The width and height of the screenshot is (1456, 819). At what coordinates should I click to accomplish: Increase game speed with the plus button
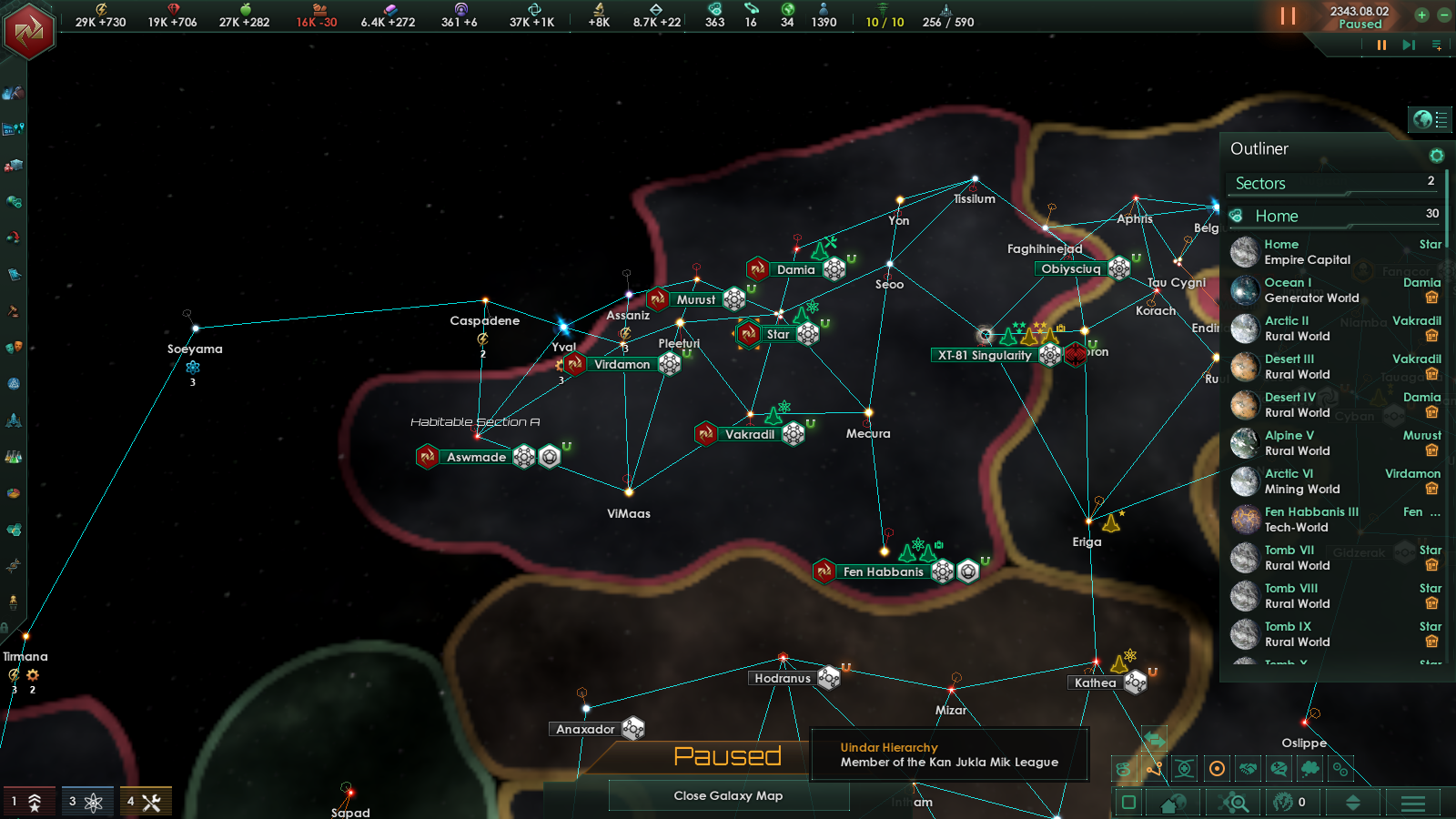[x=1421, y=15]
